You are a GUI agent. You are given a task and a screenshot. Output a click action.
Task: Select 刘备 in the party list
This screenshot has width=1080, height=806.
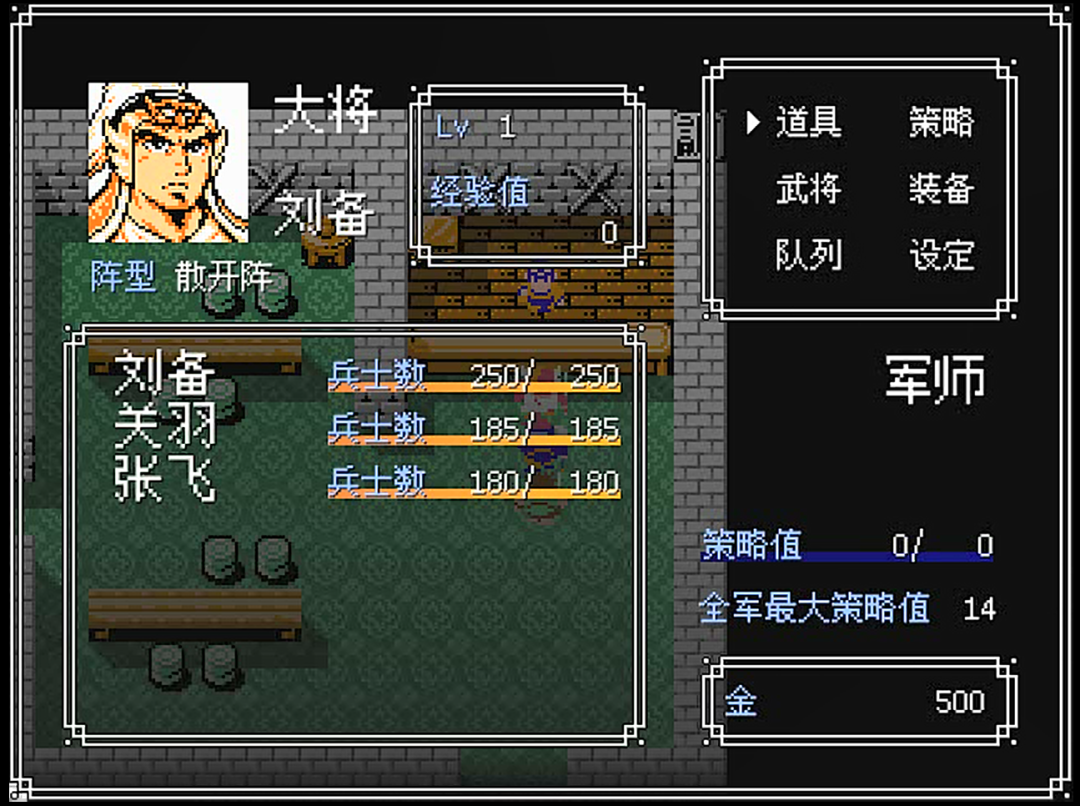click(165, 375)
